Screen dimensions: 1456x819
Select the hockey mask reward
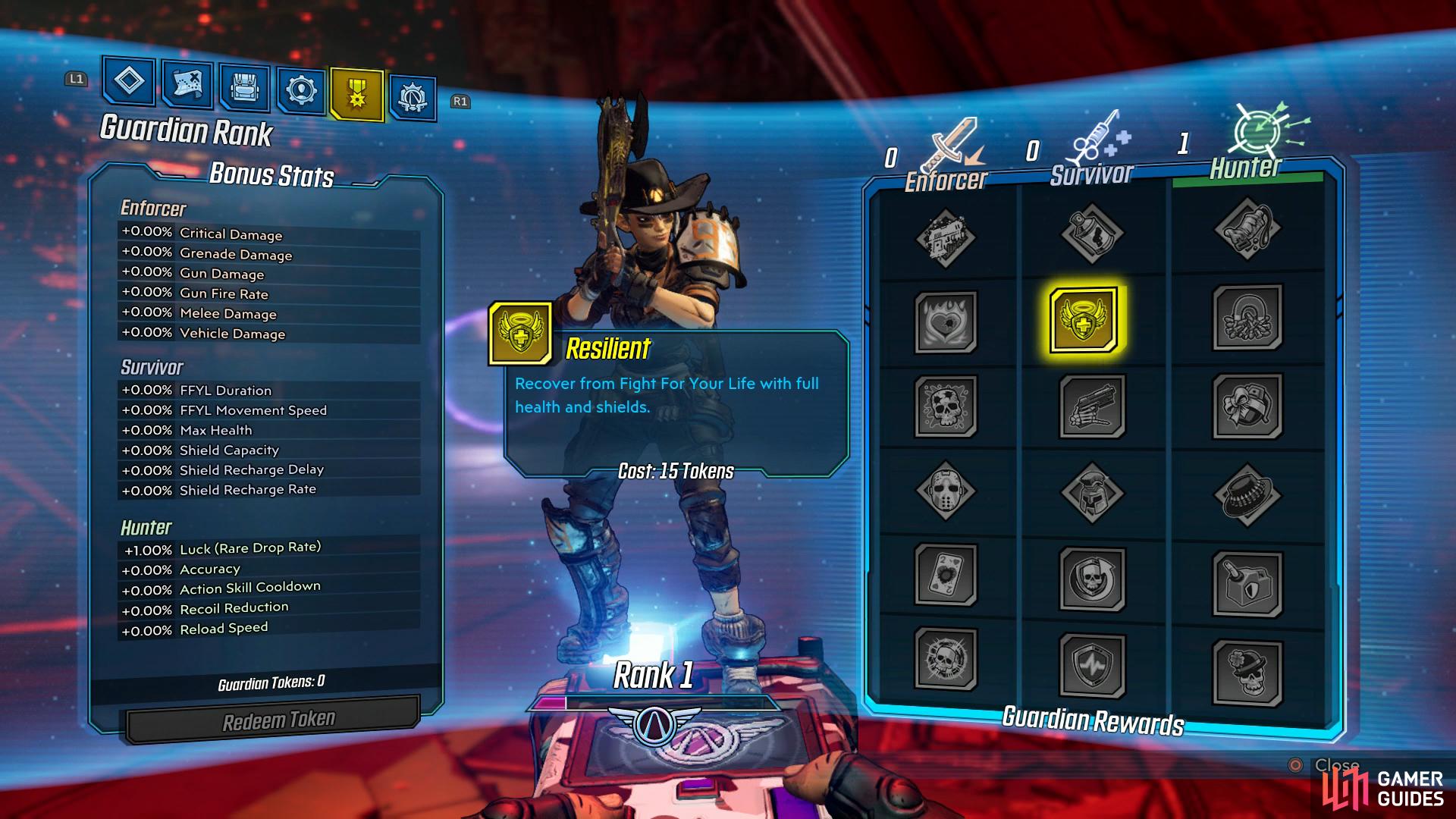pyautogui.click(x=946, y=491)
